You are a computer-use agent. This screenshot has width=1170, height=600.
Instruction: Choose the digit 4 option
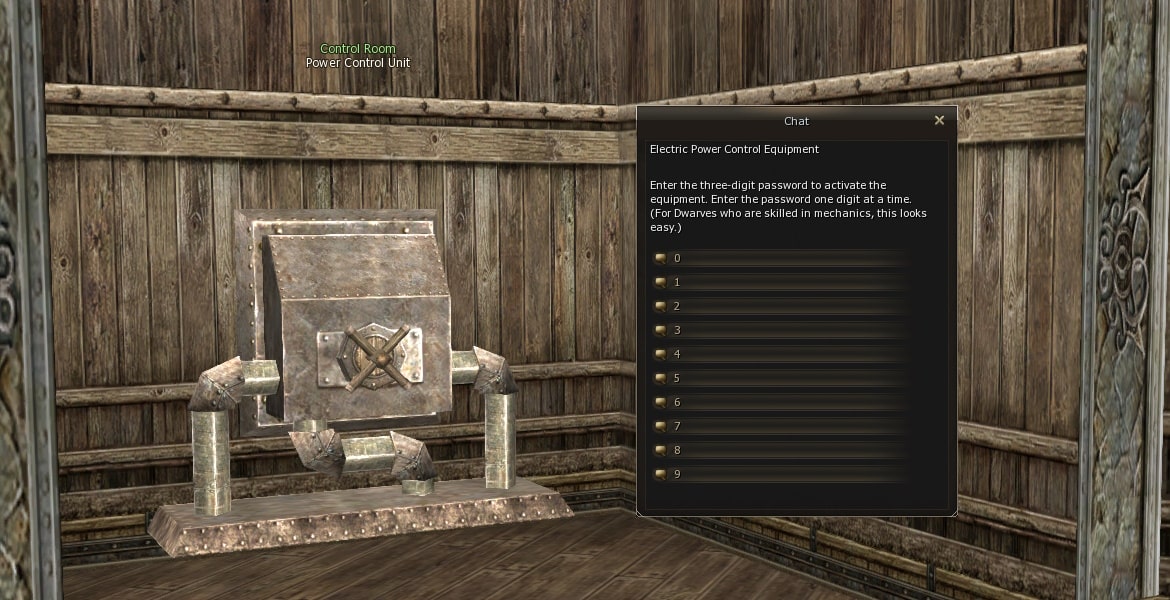(x=677, y=354)
